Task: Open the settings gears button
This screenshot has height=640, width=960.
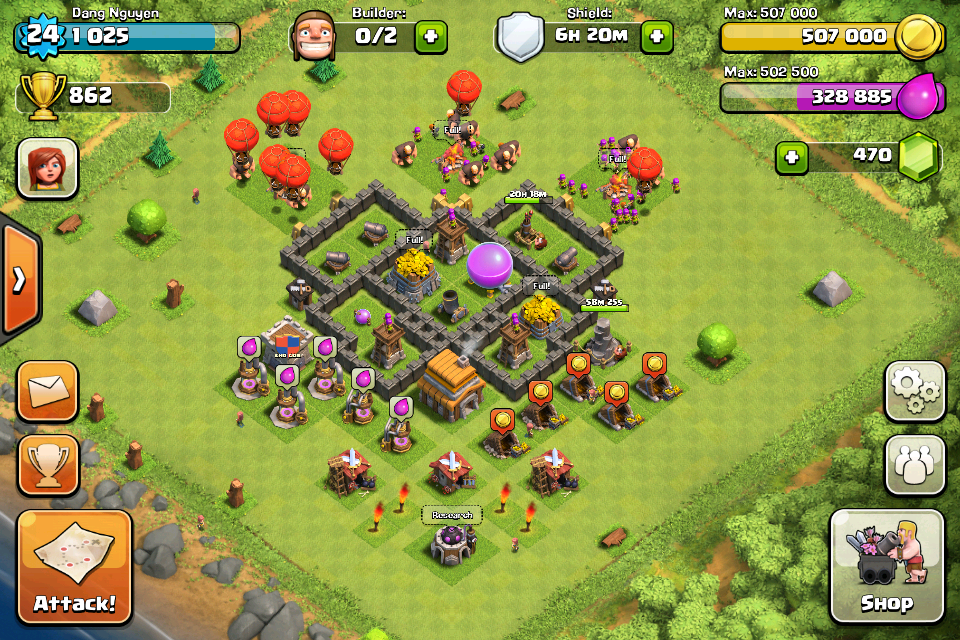Action: point(914,391)
